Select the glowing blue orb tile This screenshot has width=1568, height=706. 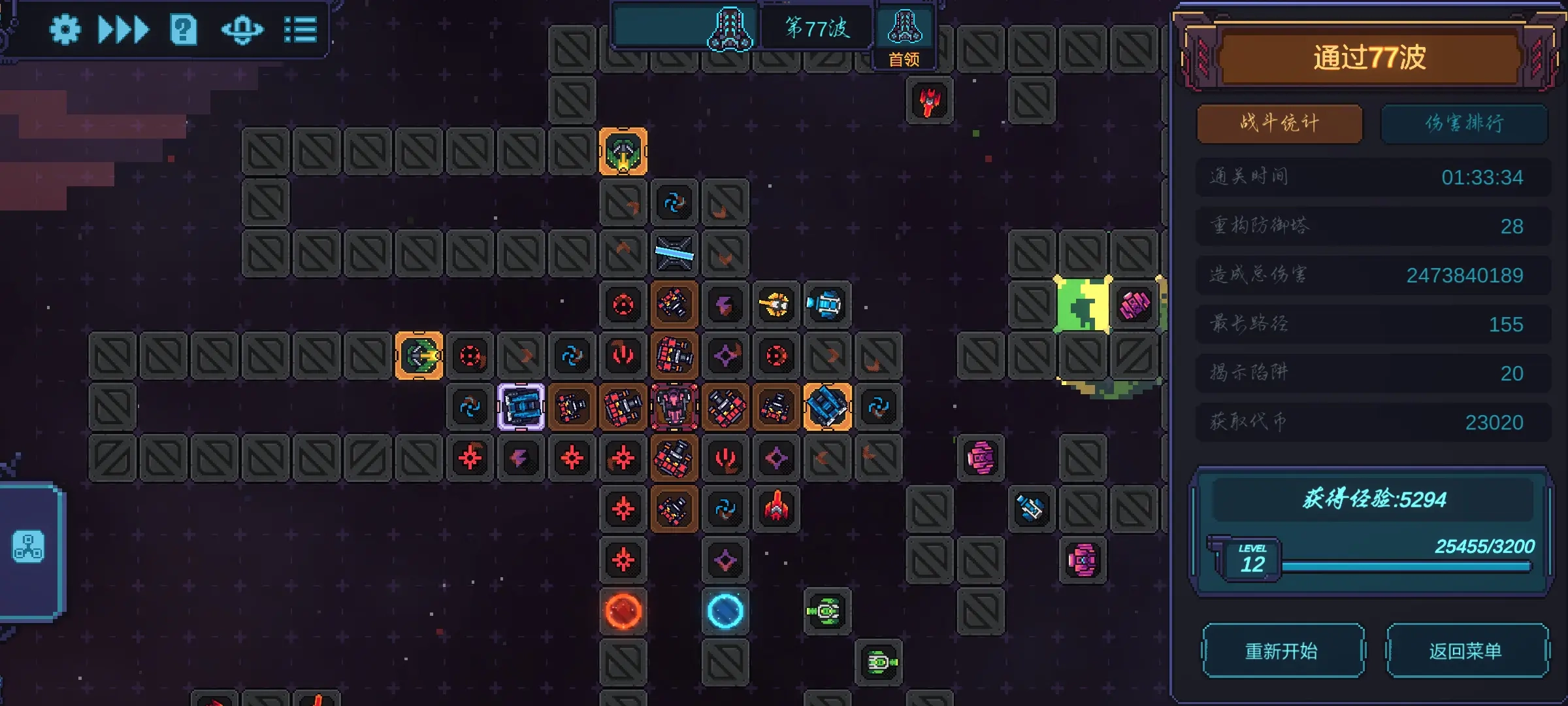click(725, 611)
